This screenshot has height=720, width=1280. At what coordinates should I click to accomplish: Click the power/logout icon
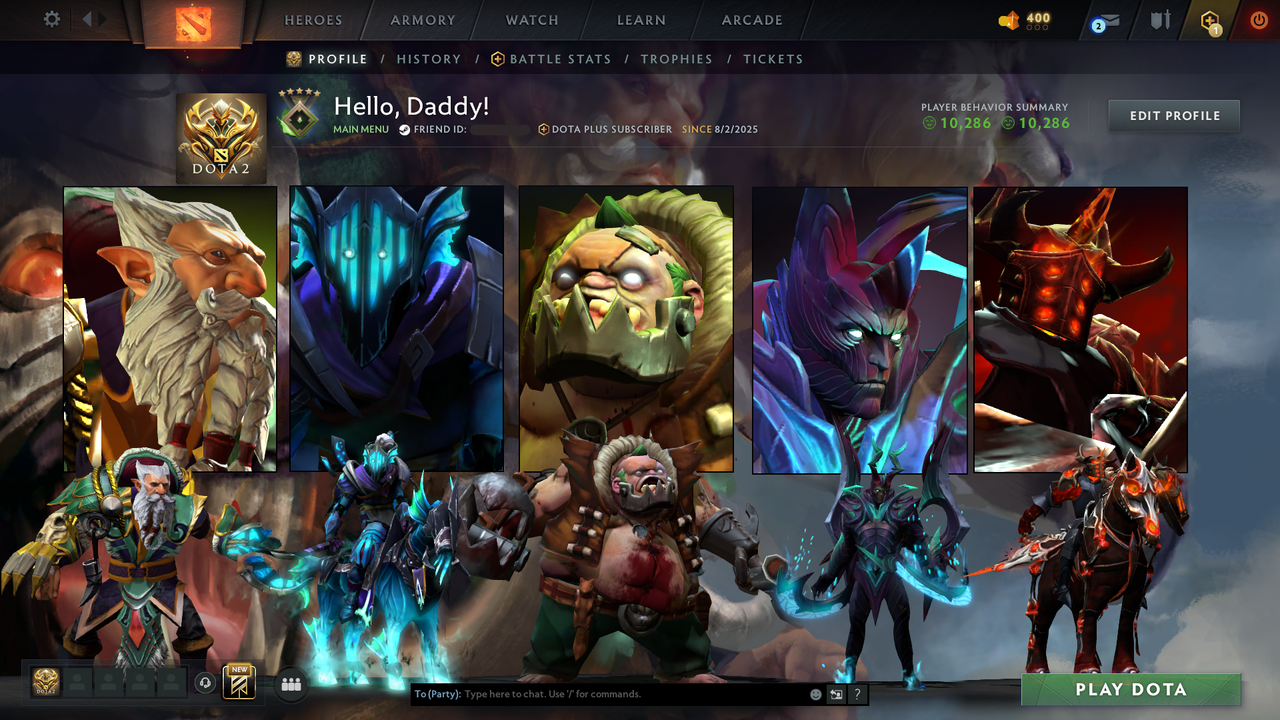pos(1259,20)
